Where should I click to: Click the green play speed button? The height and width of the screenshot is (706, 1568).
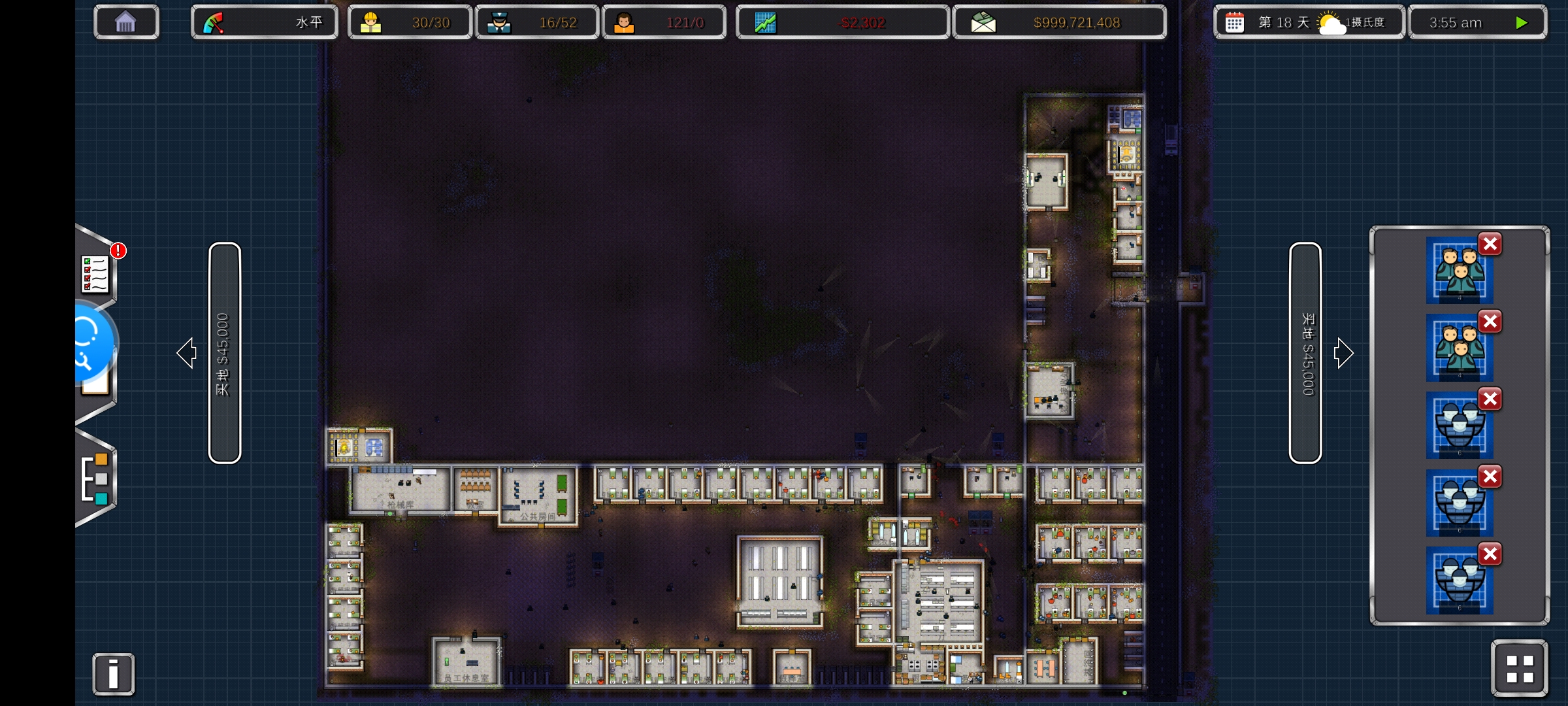[1521, 23]
